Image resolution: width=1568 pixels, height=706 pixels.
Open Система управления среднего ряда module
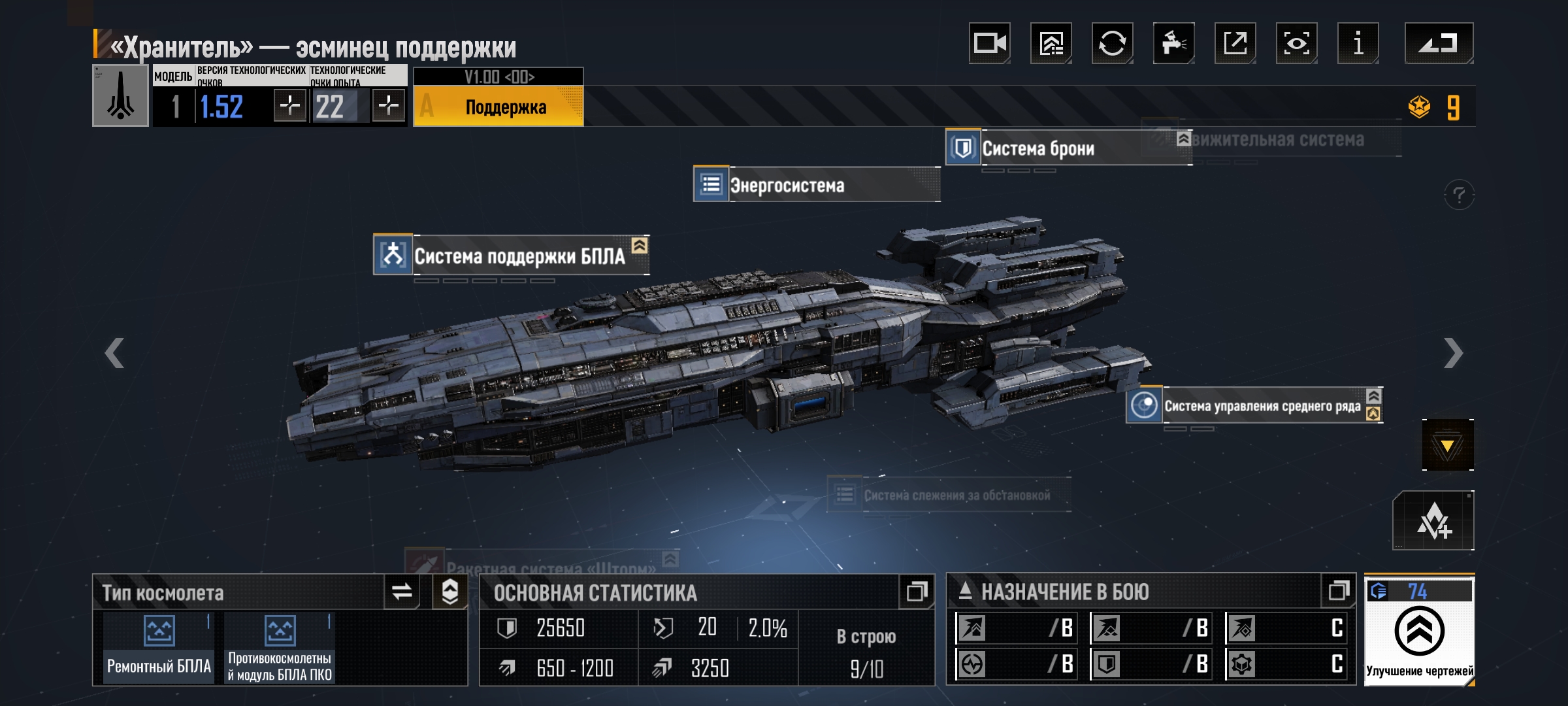tap(1261, 407)
